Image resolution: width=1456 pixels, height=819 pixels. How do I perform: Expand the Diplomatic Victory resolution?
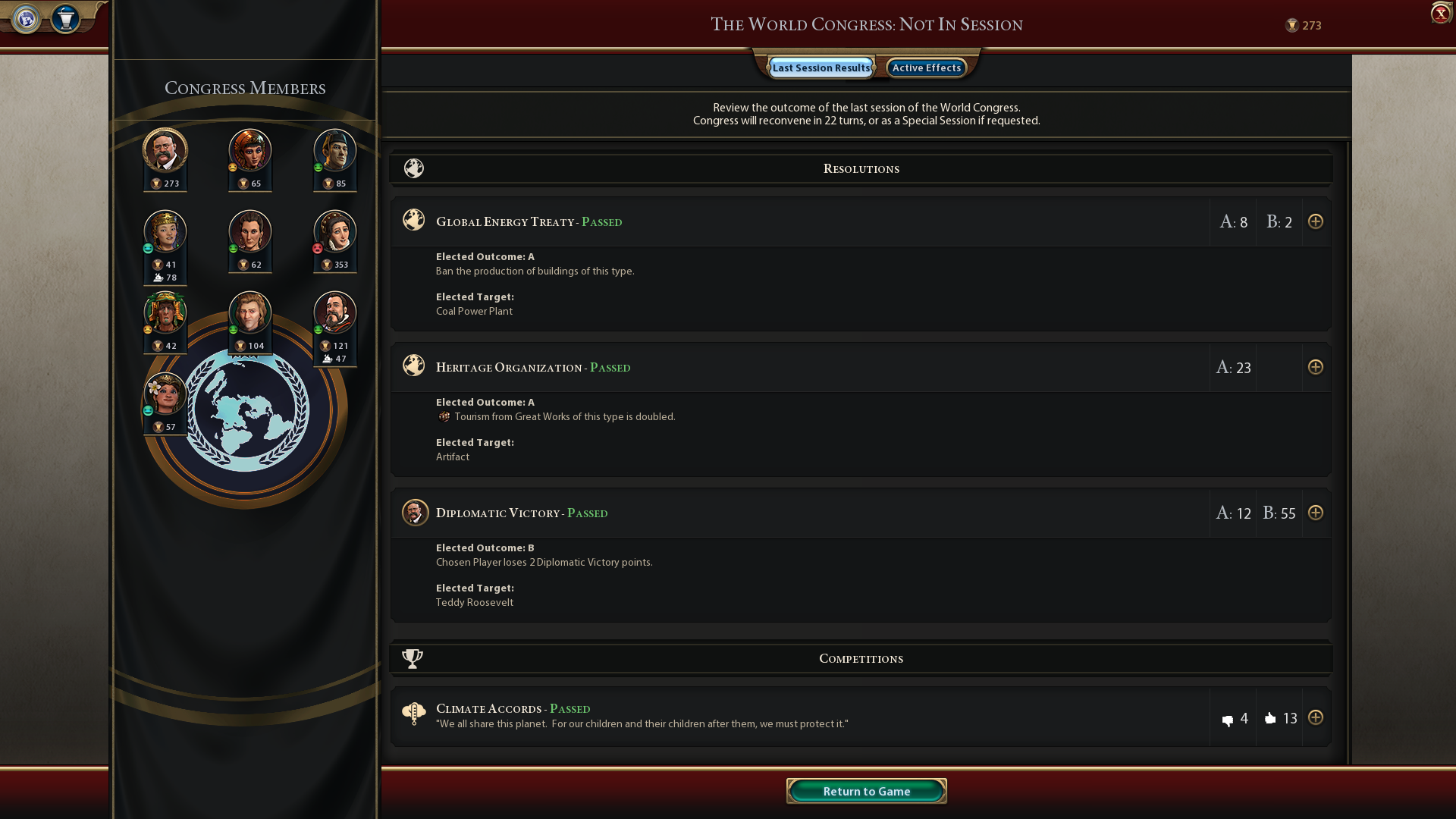tap(1315, 513)
